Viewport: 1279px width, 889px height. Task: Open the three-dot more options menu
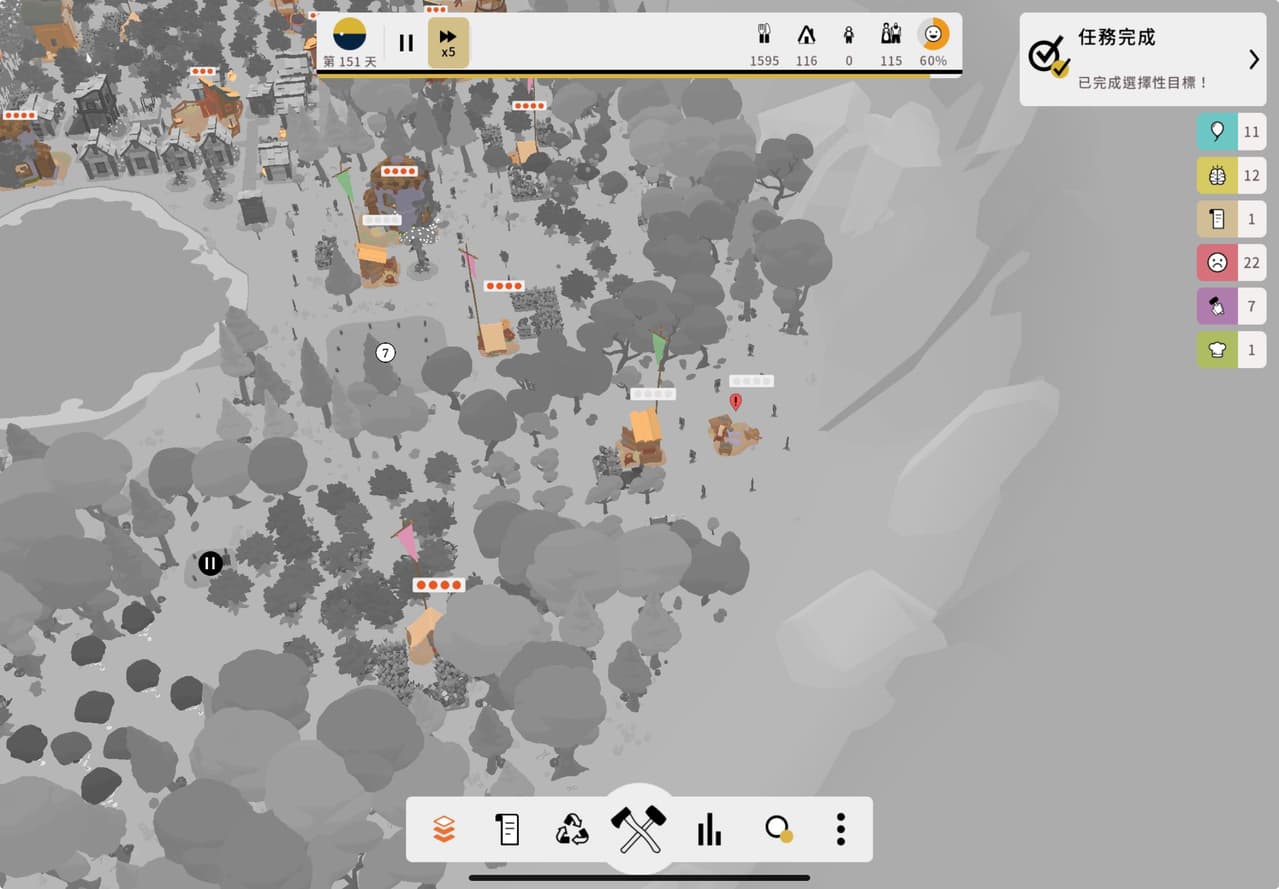click(841, 829)
